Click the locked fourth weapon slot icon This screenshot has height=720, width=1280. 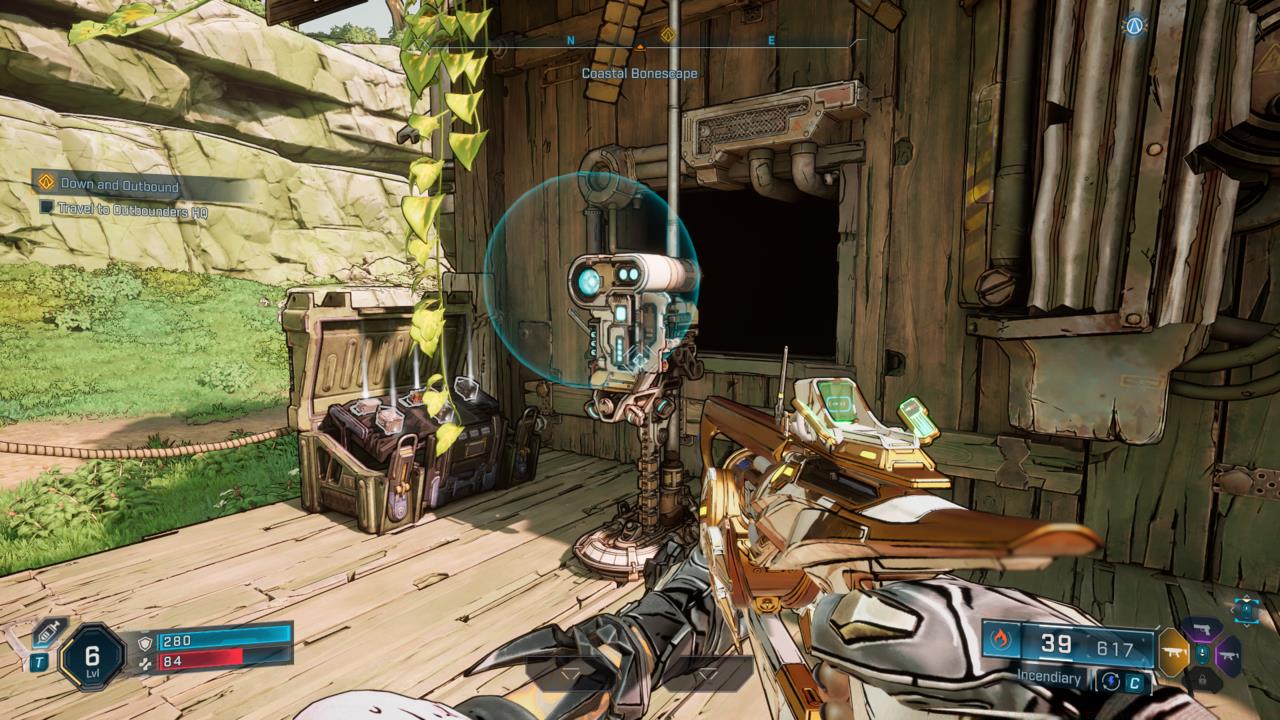click(x=1202, y=679)
